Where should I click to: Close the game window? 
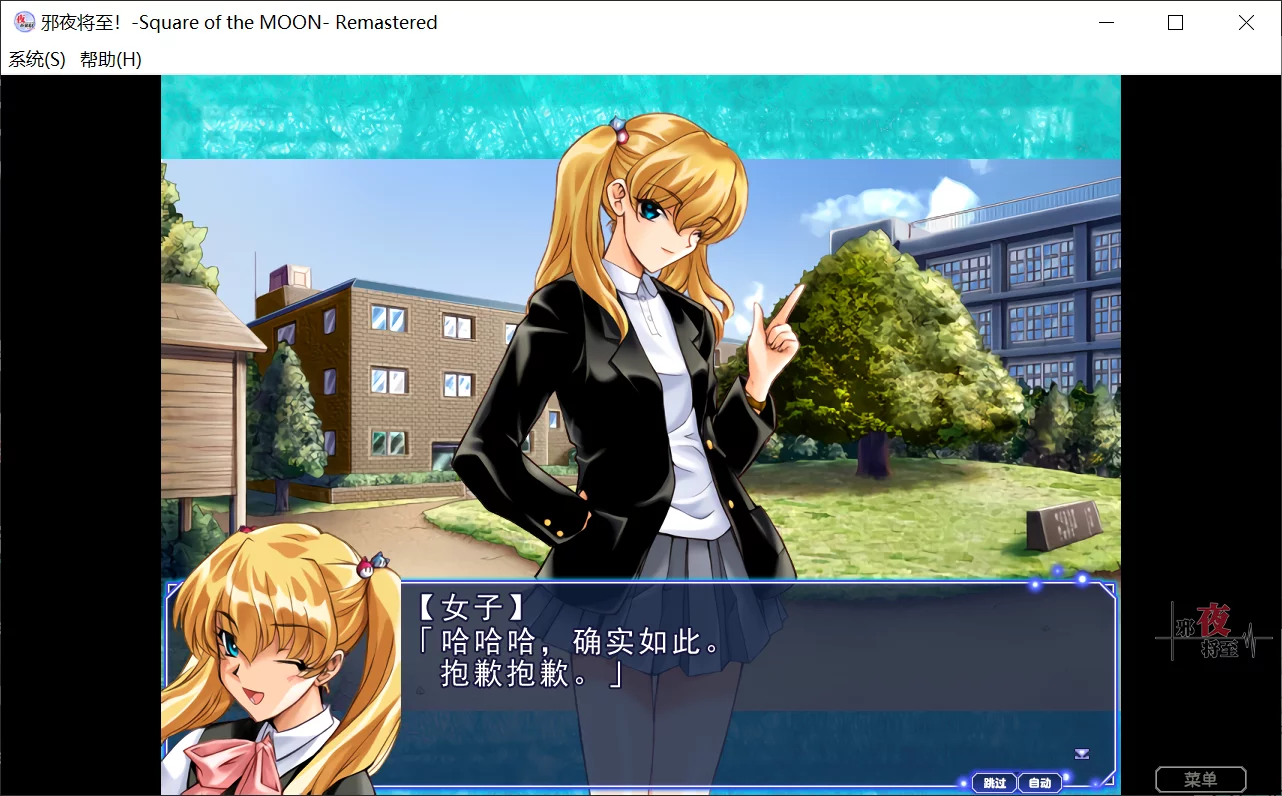point(1246,22)
